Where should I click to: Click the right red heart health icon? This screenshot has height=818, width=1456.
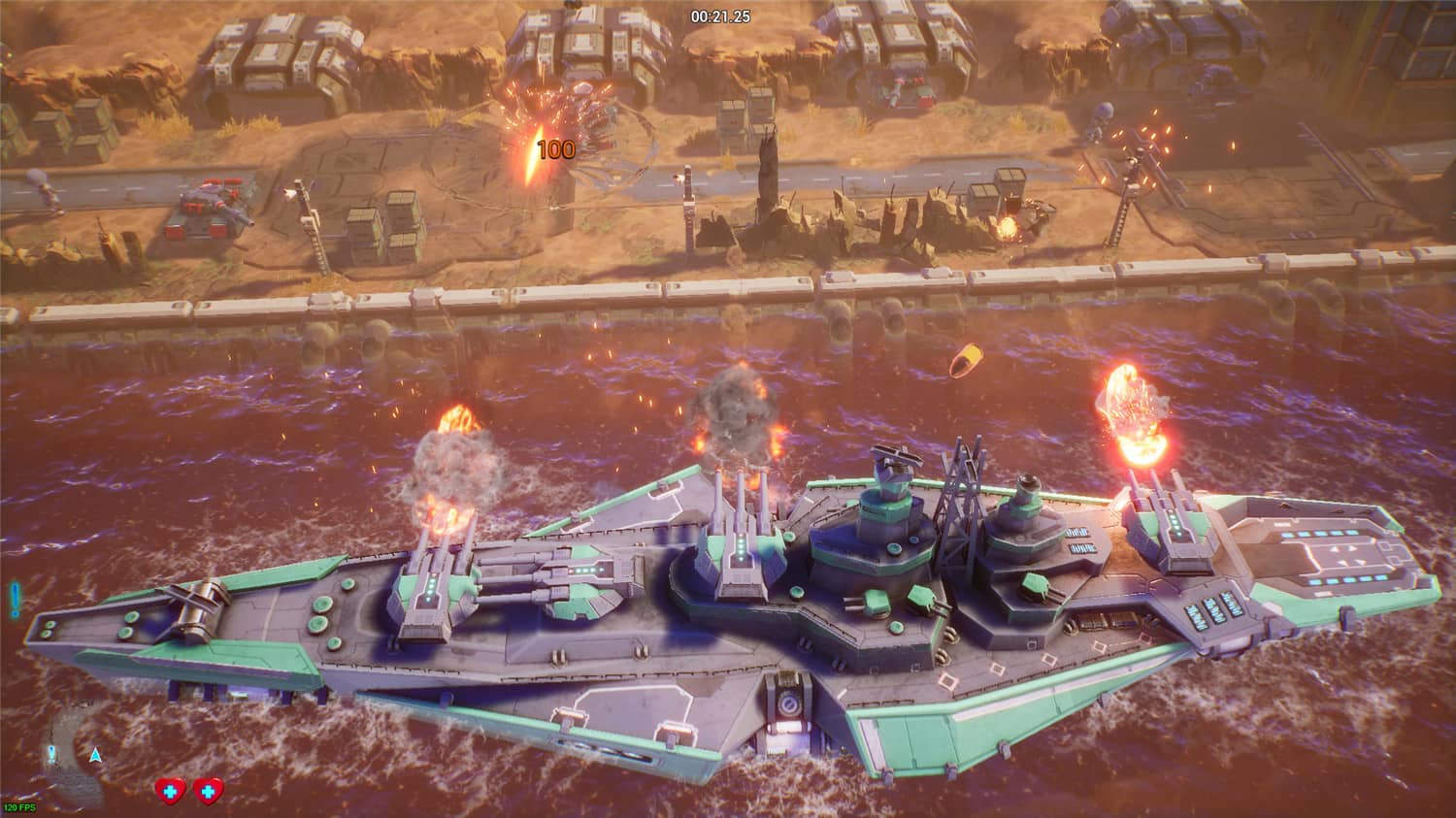(x=208, y=790)
